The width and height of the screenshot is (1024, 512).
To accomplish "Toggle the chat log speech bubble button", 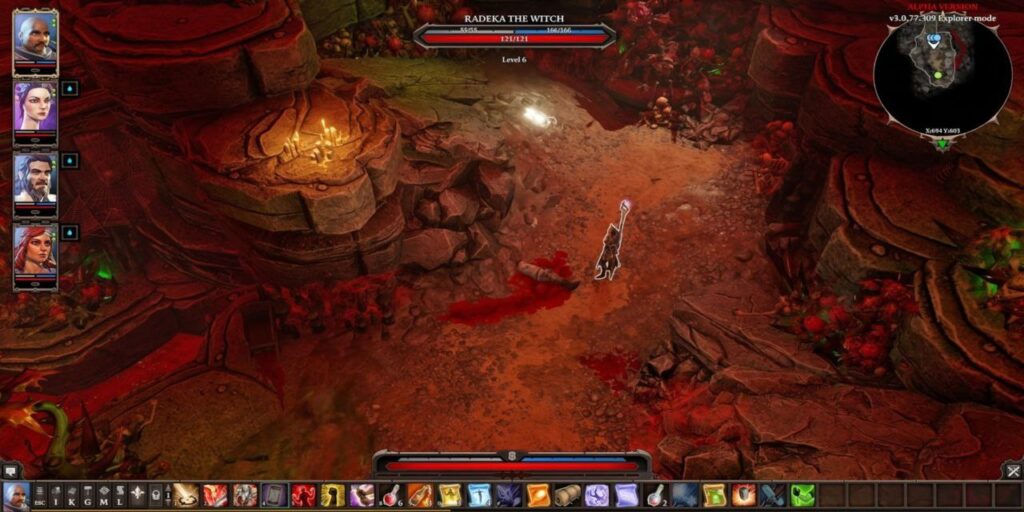I will pyautogui.click(x=11, y=470).
